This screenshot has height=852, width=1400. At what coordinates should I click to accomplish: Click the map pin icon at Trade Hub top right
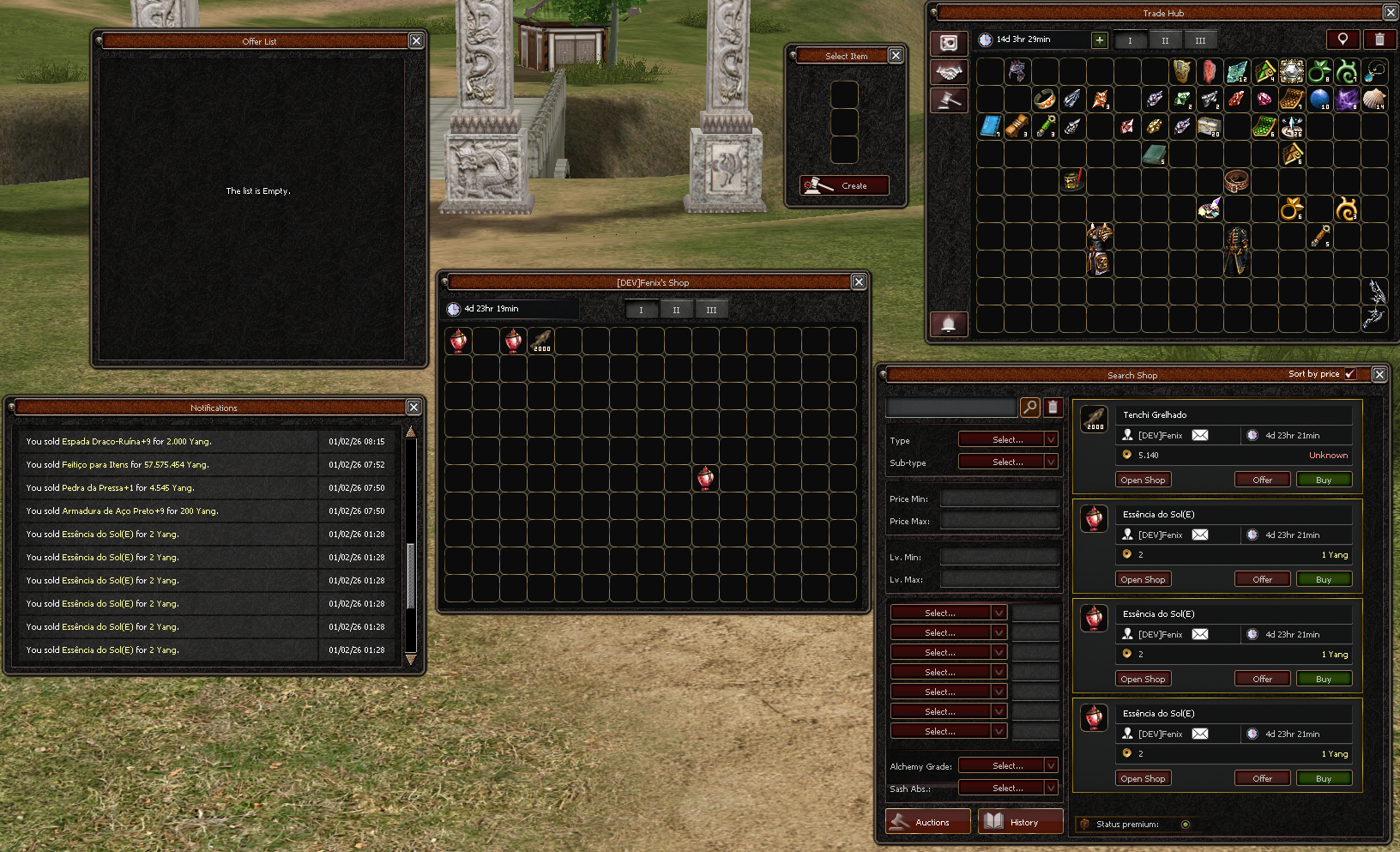(x=1343, y=39)
